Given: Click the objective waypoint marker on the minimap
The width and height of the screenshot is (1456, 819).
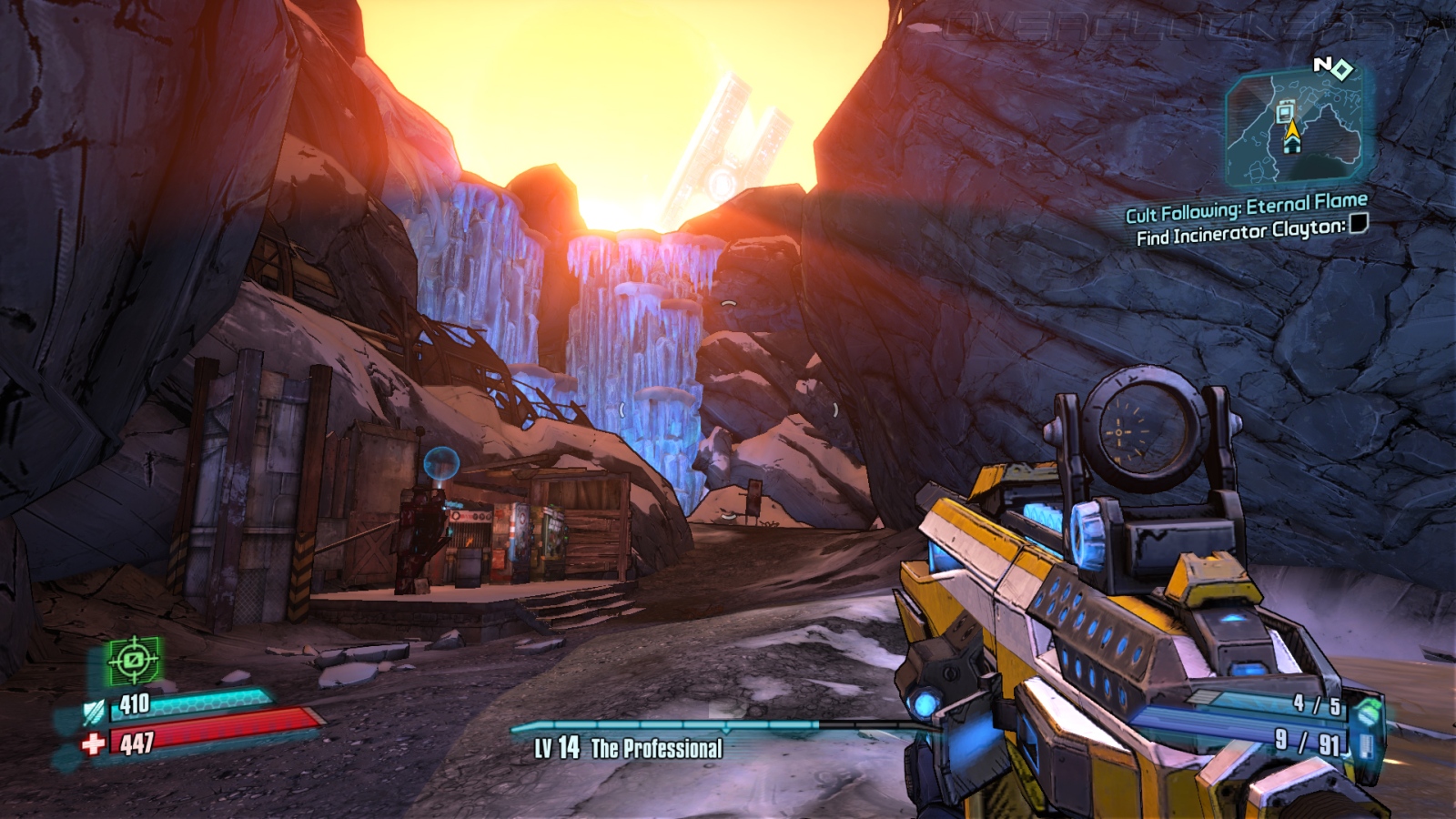Looking at the screenshot, I should tap(1285, 112).
